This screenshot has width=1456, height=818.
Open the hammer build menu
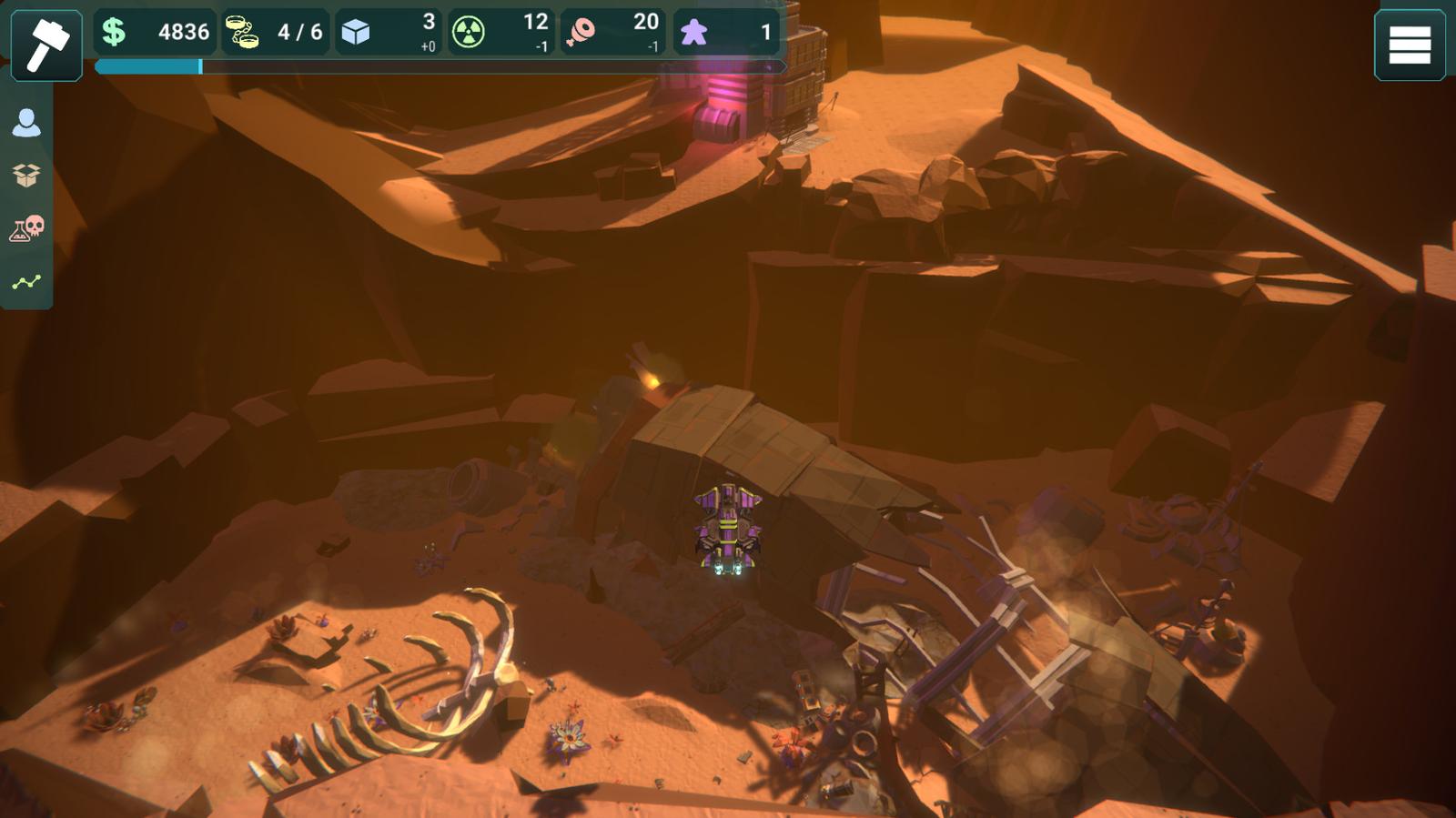click(x=45, y=44)
